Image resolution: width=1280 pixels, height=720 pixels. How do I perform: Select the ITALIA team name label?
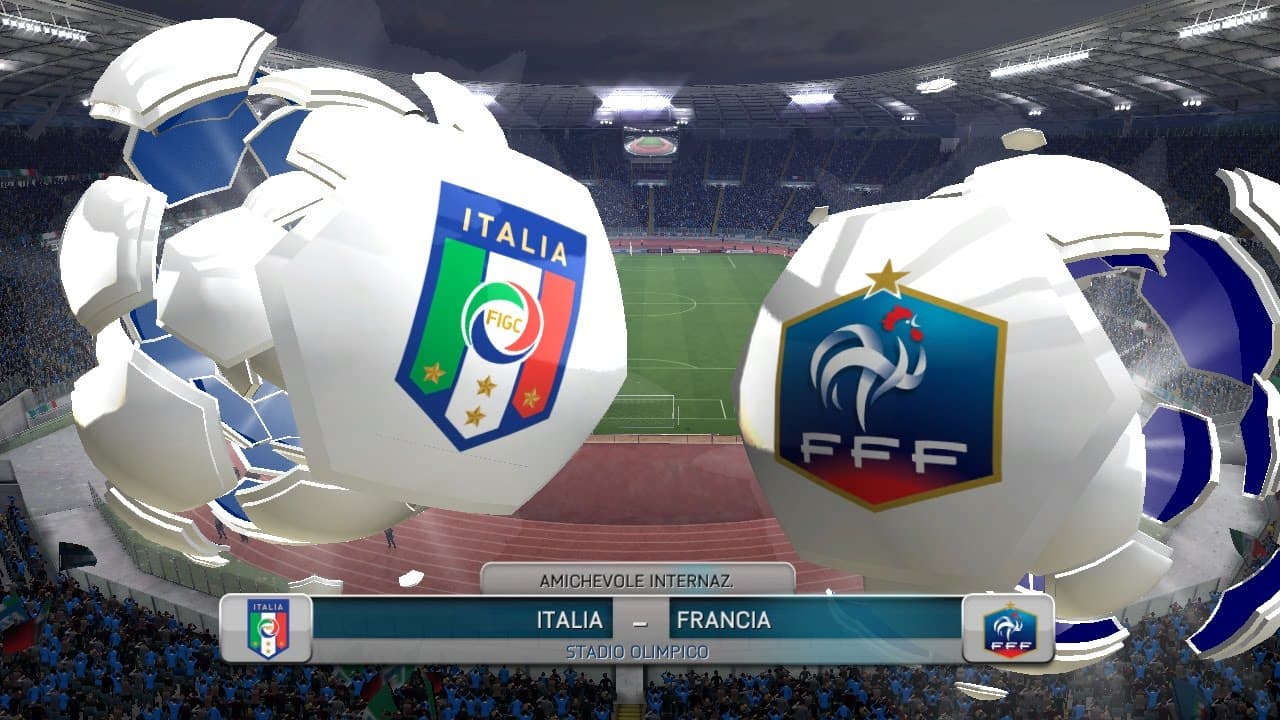point(572,620)
